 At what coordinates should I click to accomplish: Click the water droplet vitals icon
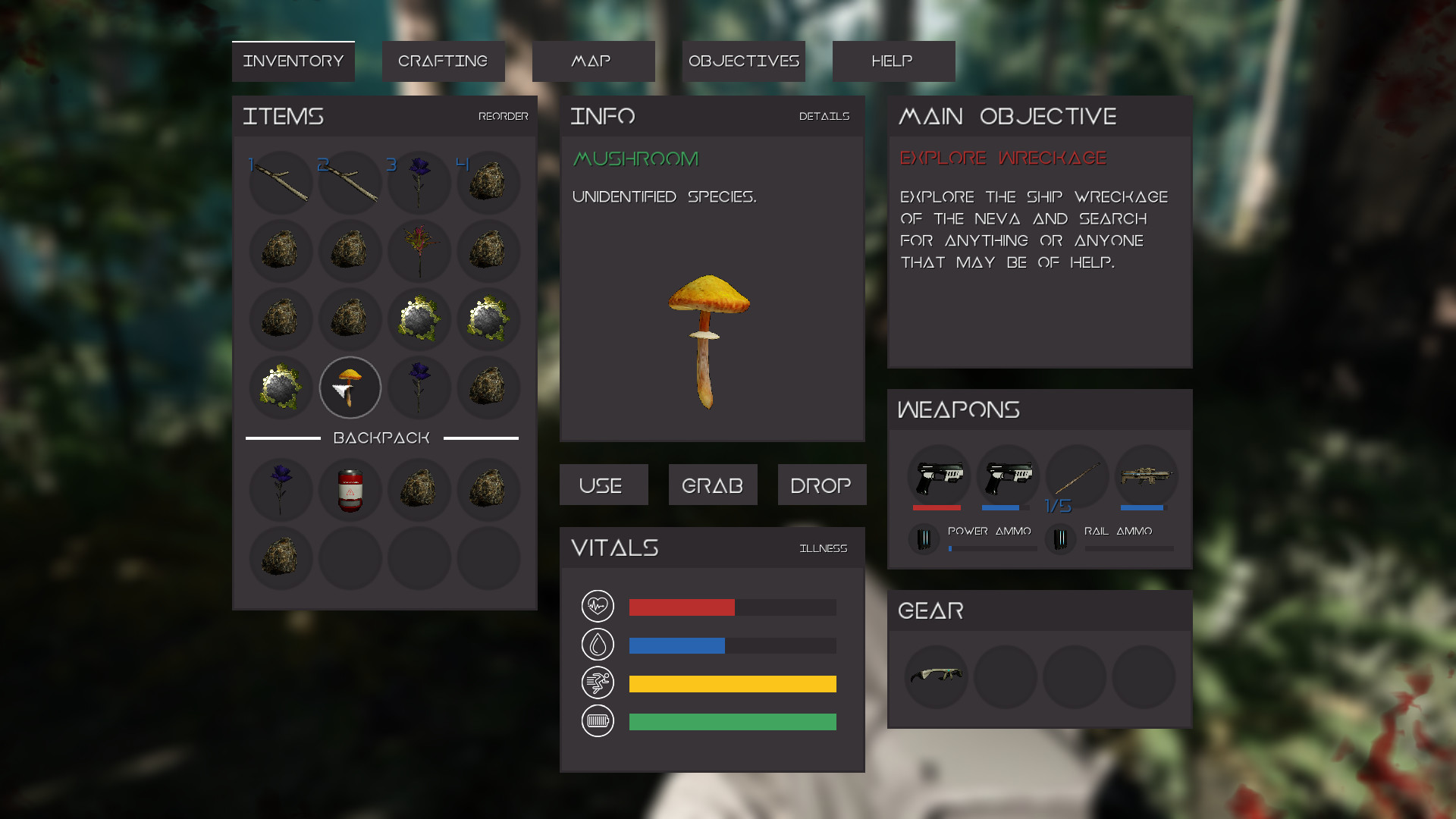point(598,645)
